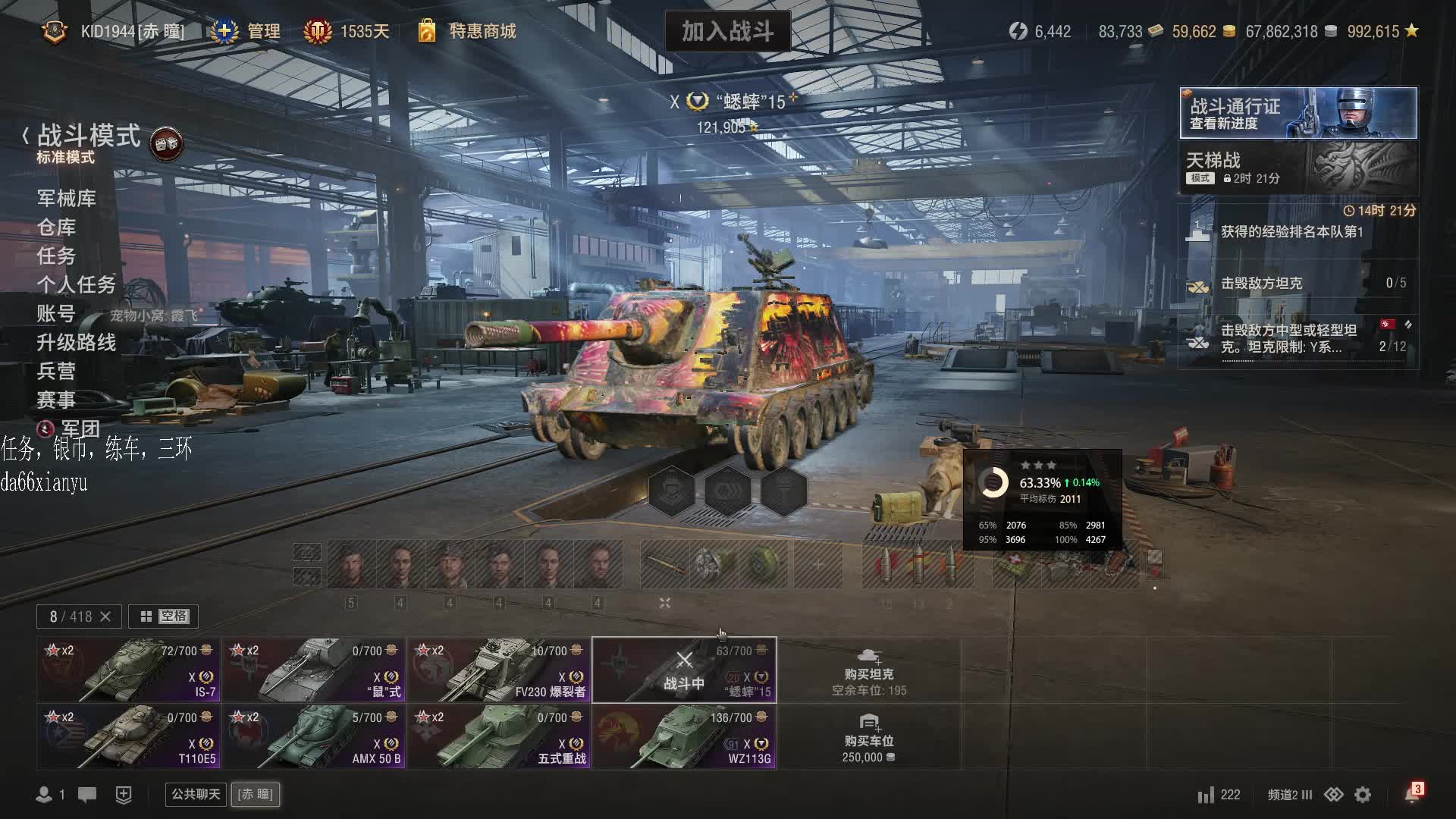Open the 战斗通行证 battle pass banner
The width and height of the screenshot is (1456, 819).
1298,113
